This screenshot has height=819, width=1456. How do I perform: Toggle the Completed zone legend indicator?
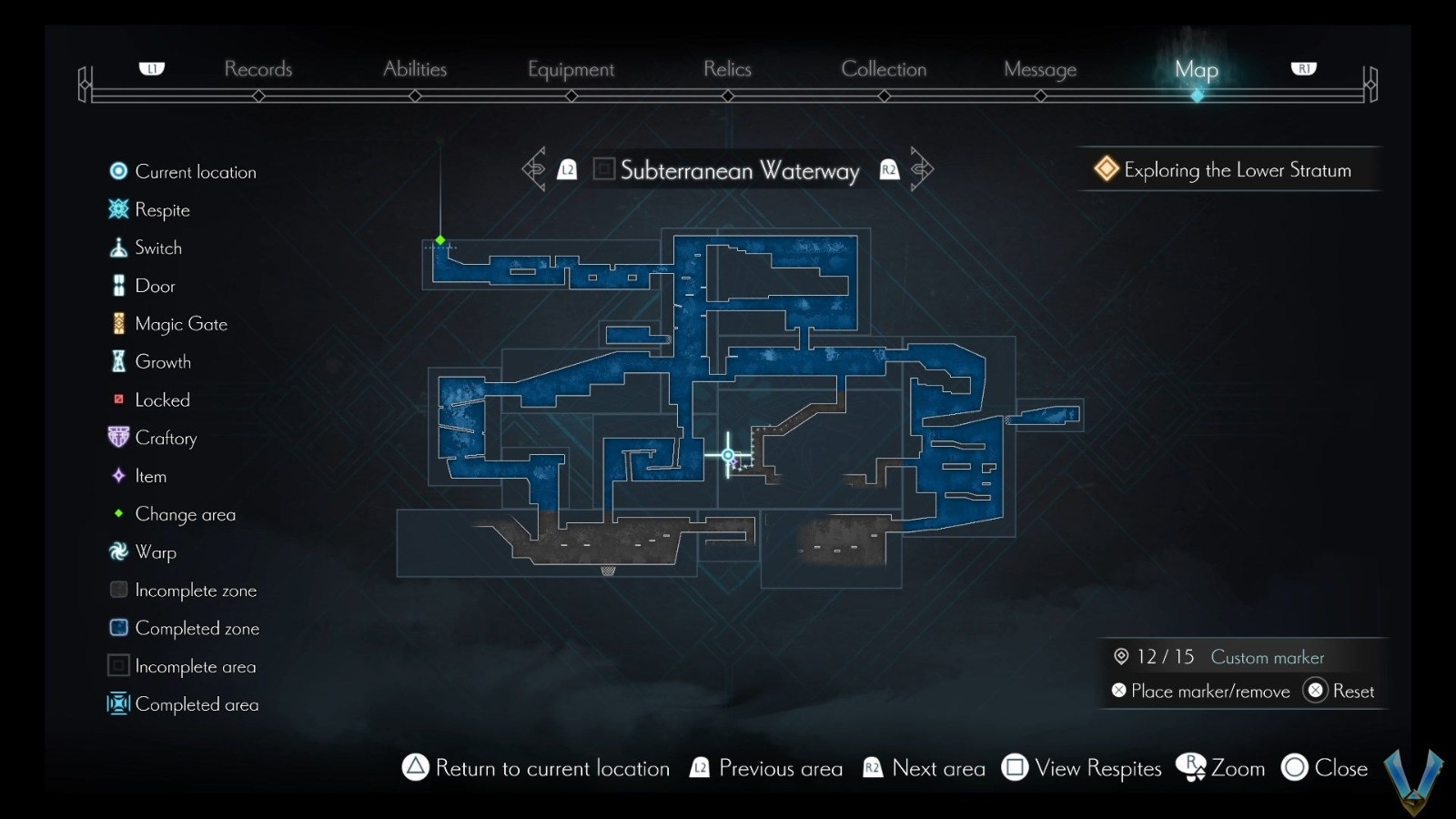click(118, 628)
